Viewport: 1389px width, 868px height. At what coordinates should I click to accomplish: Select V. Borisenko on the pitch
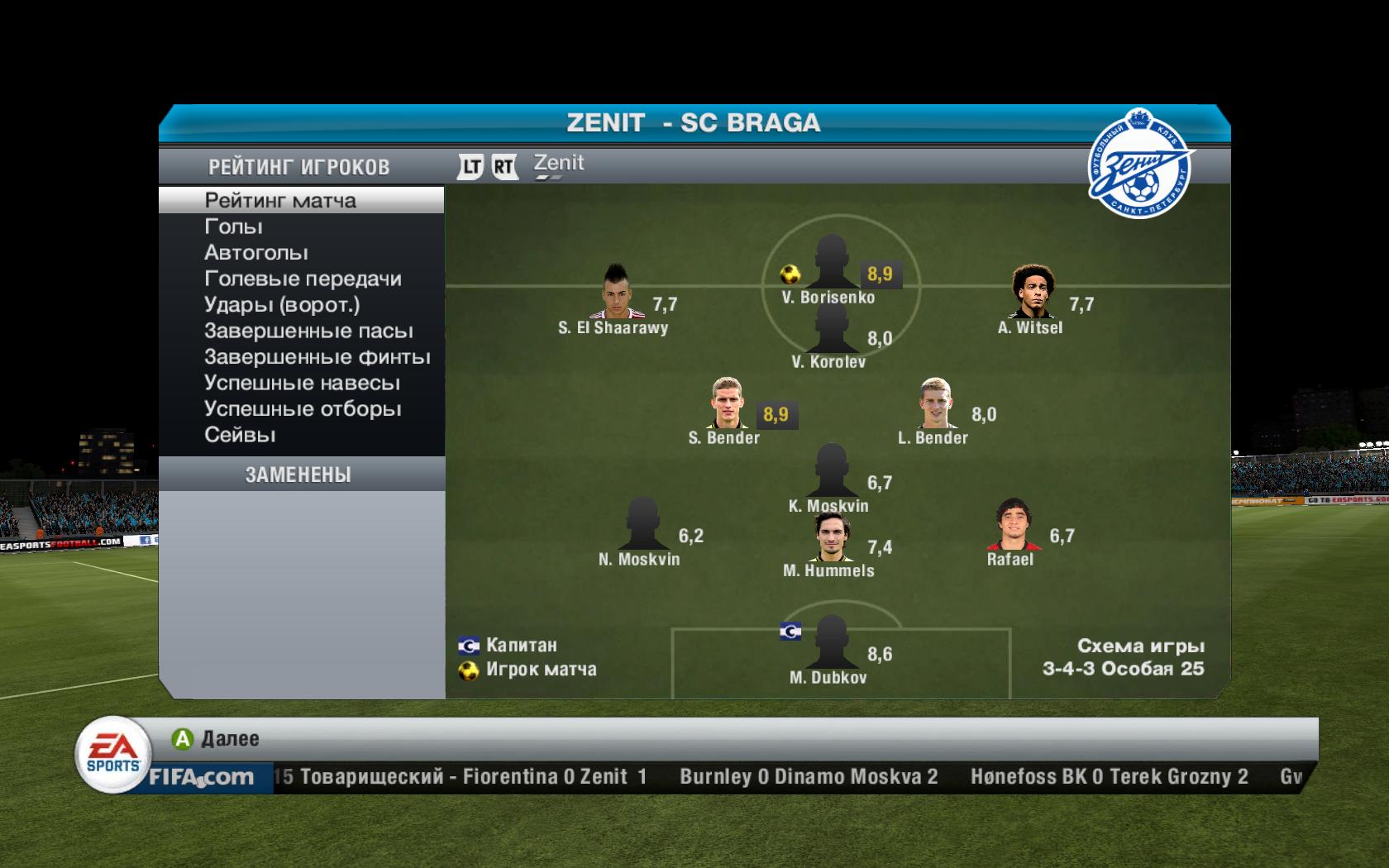[830, 263]
